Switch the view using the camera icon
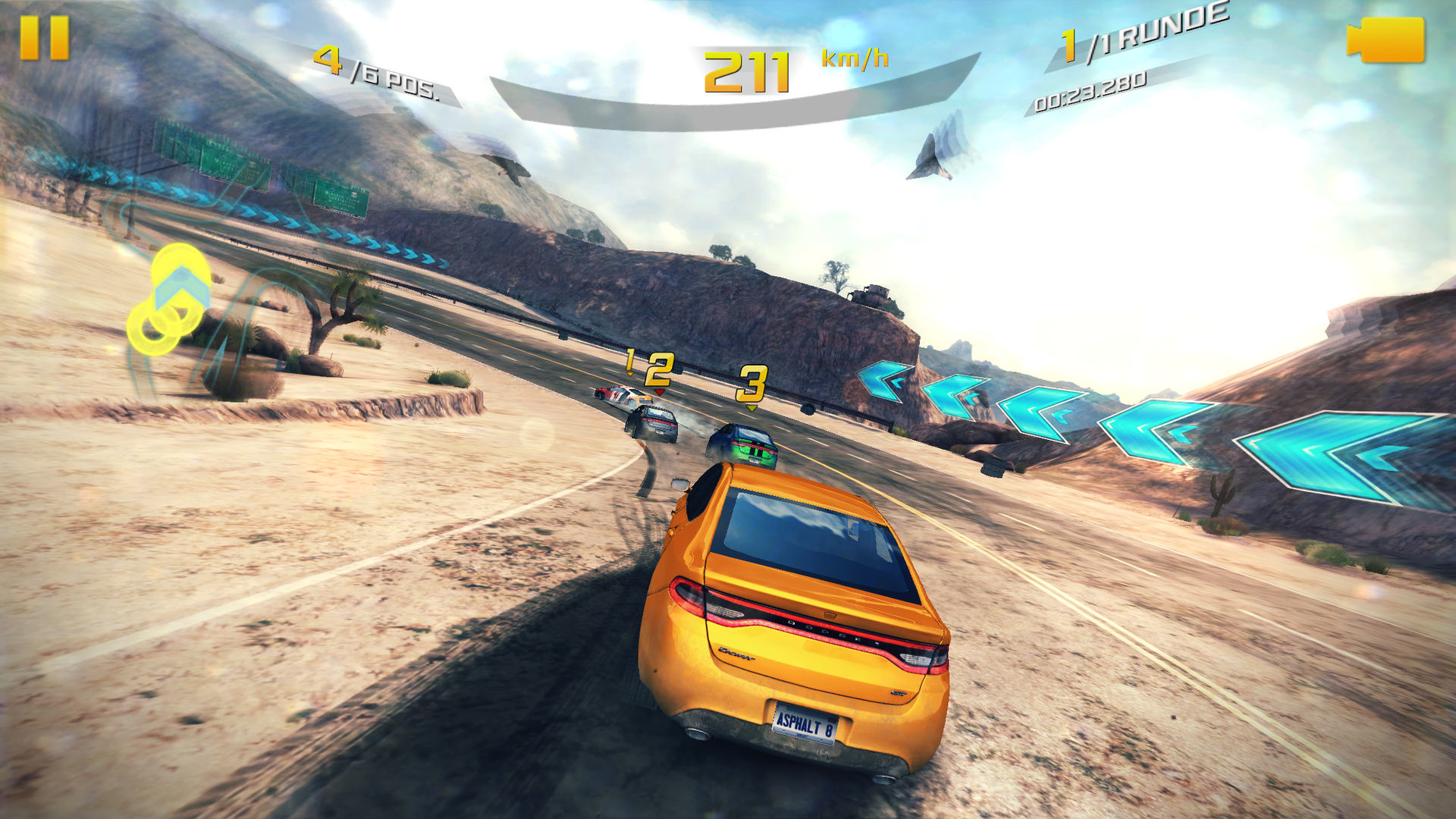 point(1385,40)
